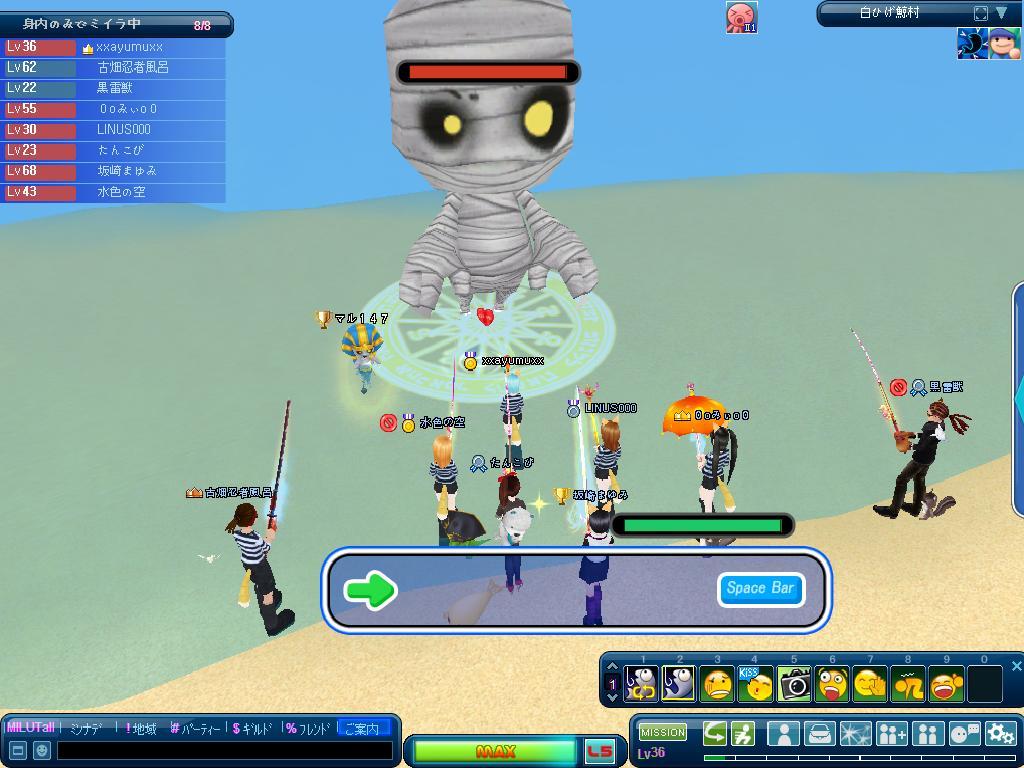
Task: Click the chat text input box
Action: pyautogui.click(x=225, y=750)
